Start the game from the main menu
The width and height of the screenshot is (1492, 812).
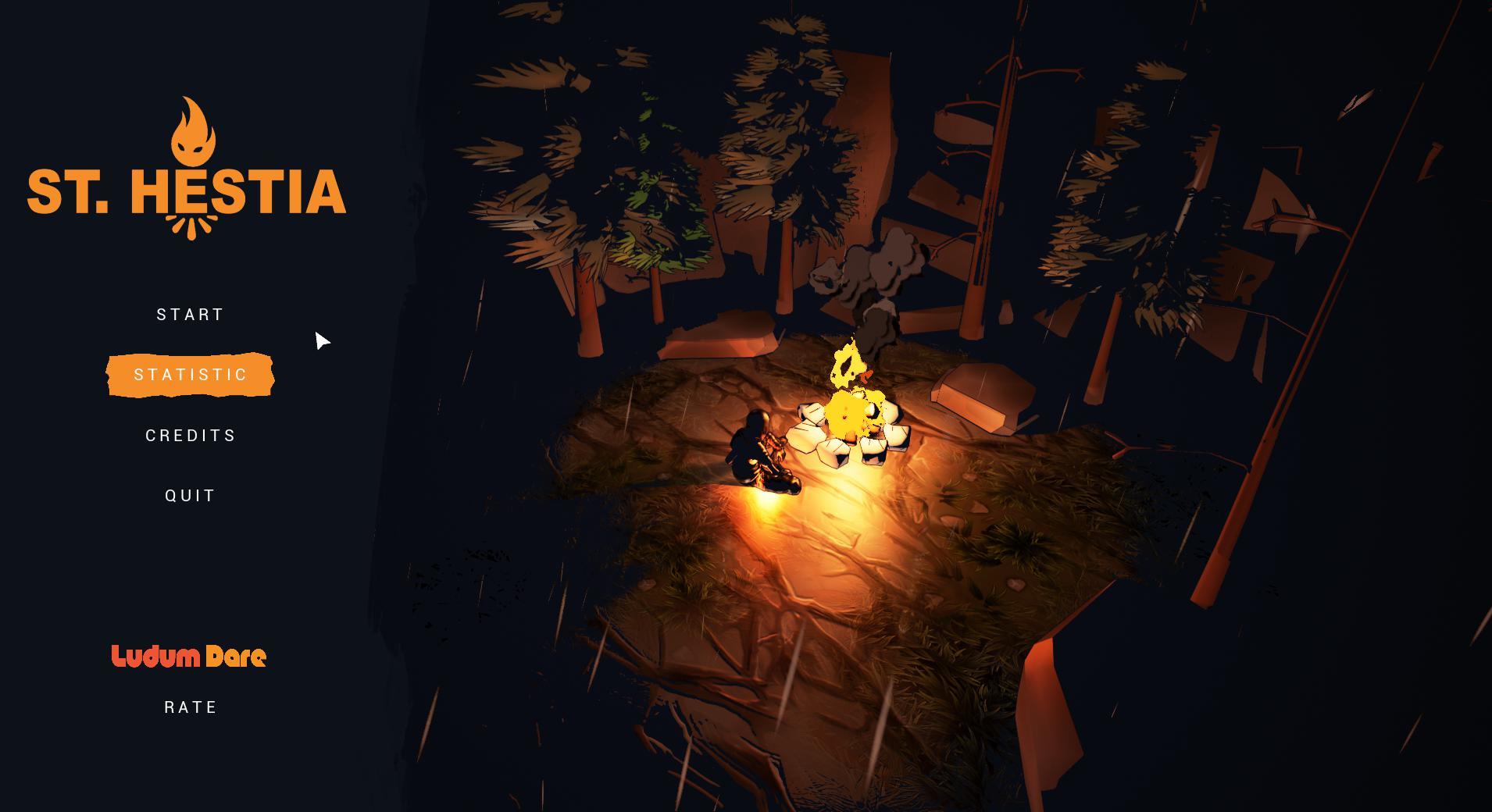click(191, 315)
